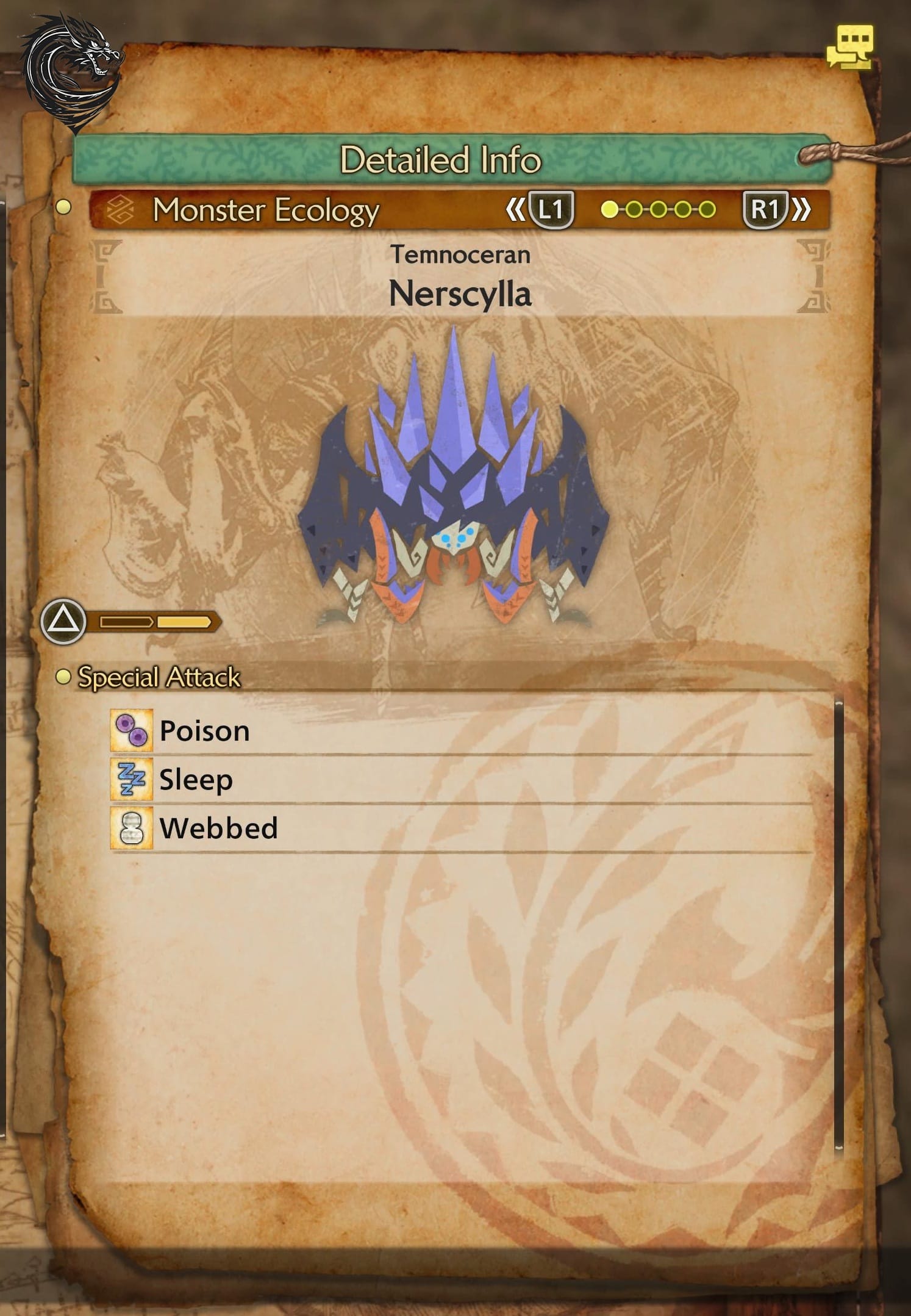911x1316 pixels.
Task: Click the Webbed label text
Action: [219, 827]
